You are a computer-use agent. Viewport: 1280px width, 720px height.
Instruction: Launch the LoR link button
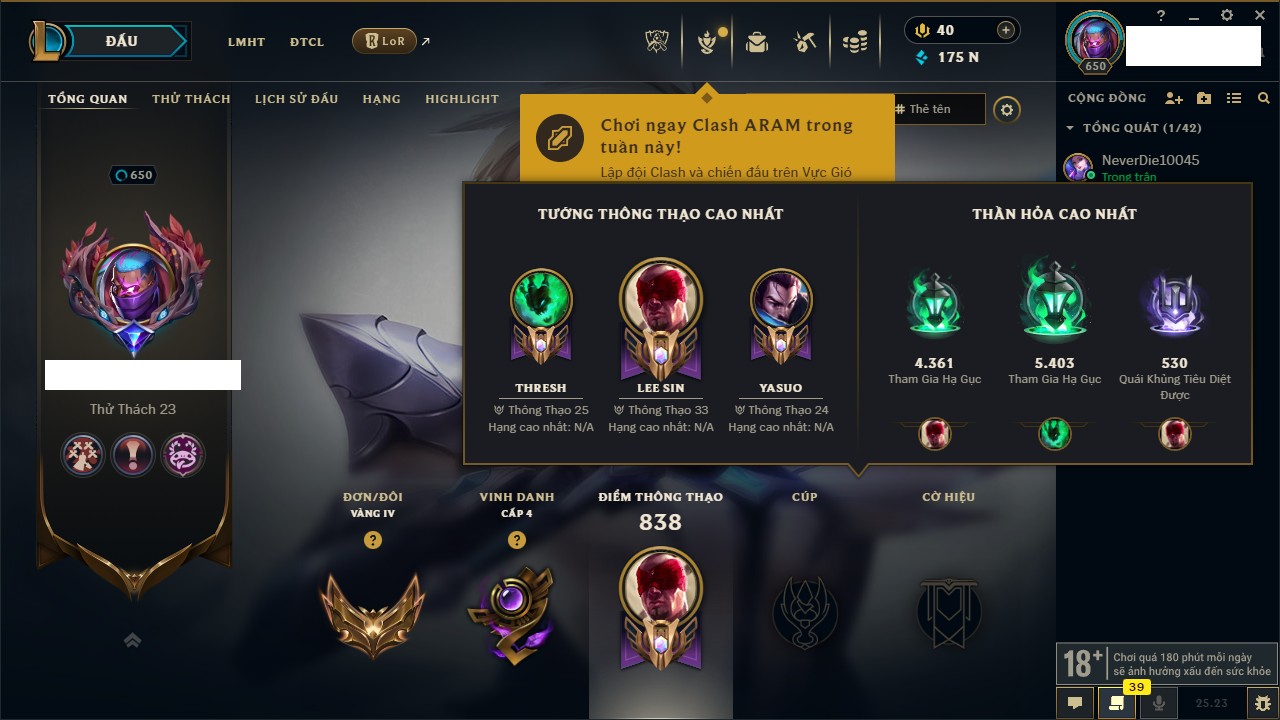[385, 41]
